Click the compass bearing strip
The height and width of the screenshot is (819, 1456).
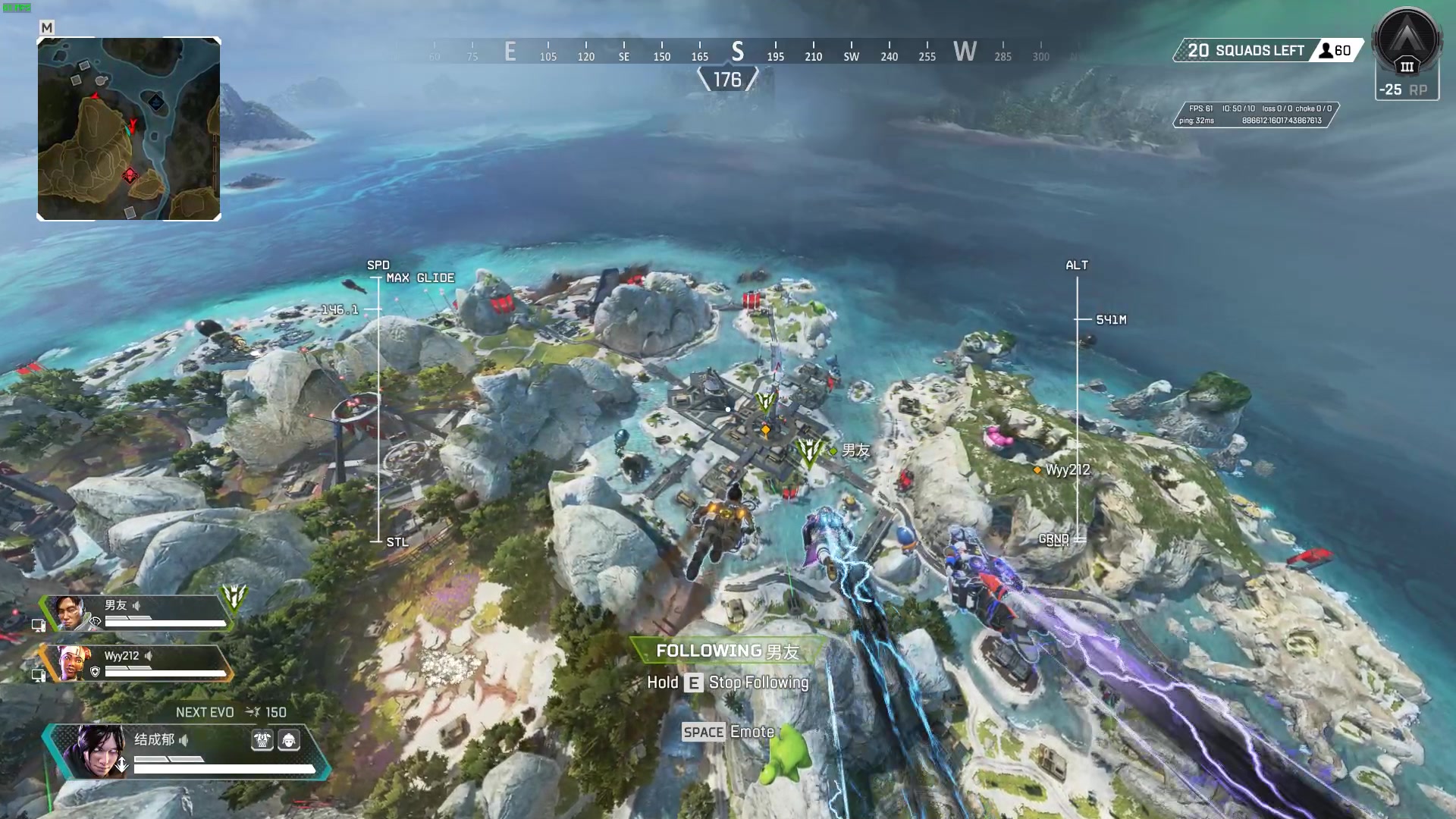pos(736,52)
